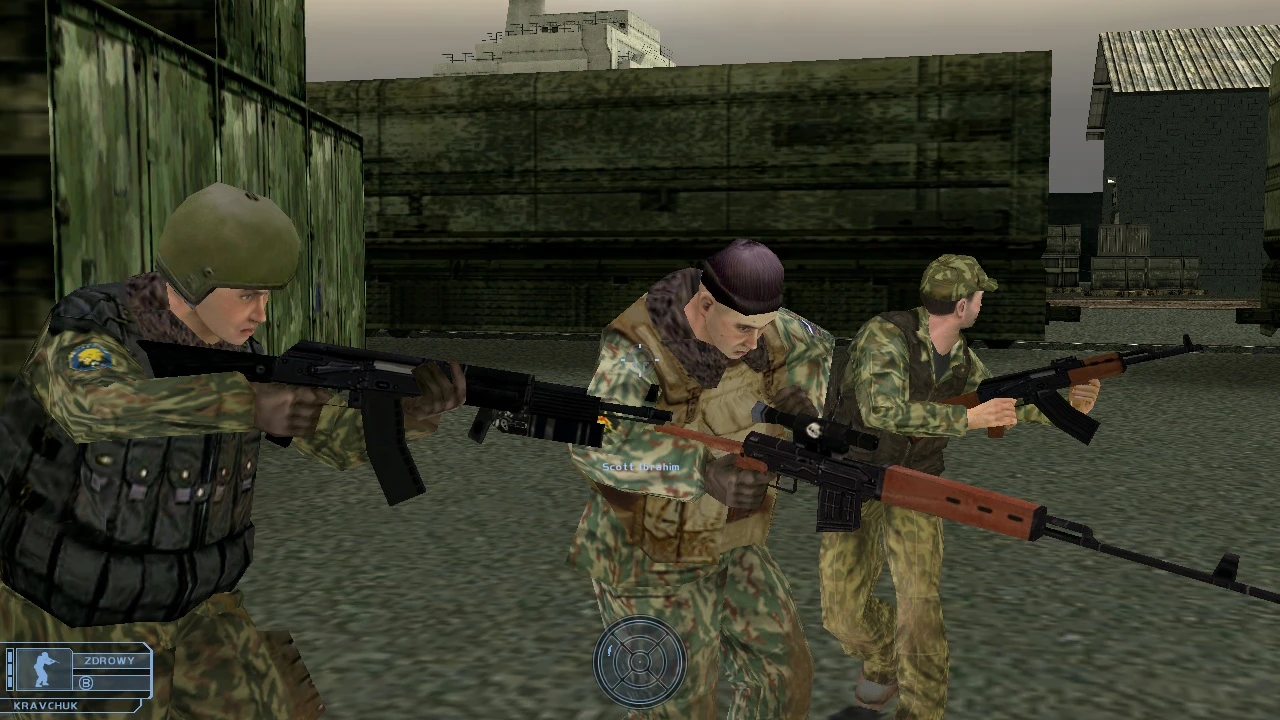The height and width of the screenshot is (720, 1280).
Task: Click the blue blip on the command radar
Action: point(609,650)
